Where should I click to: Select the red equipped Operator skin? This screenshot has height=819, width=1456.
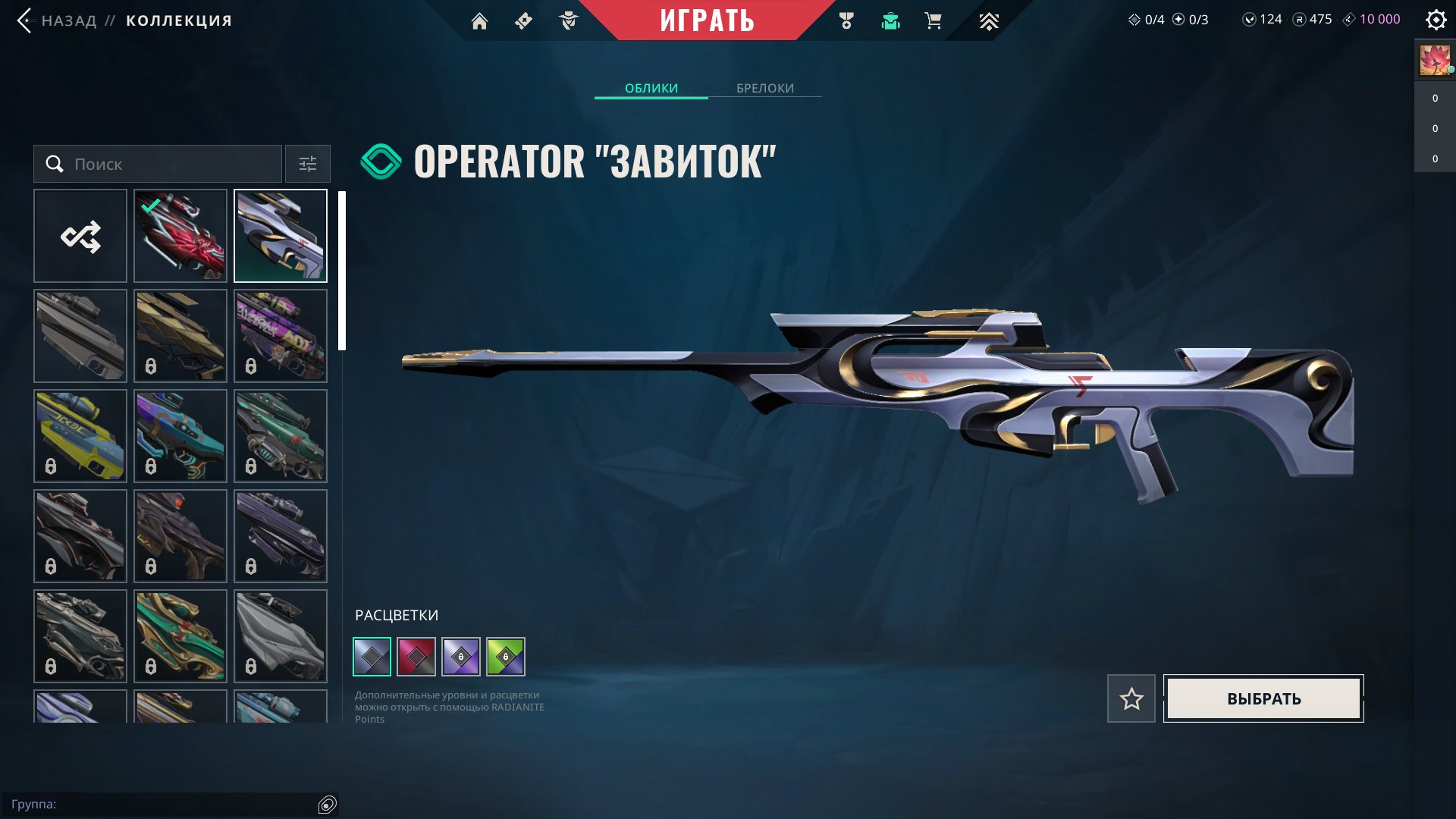click(x=180, y=236)
